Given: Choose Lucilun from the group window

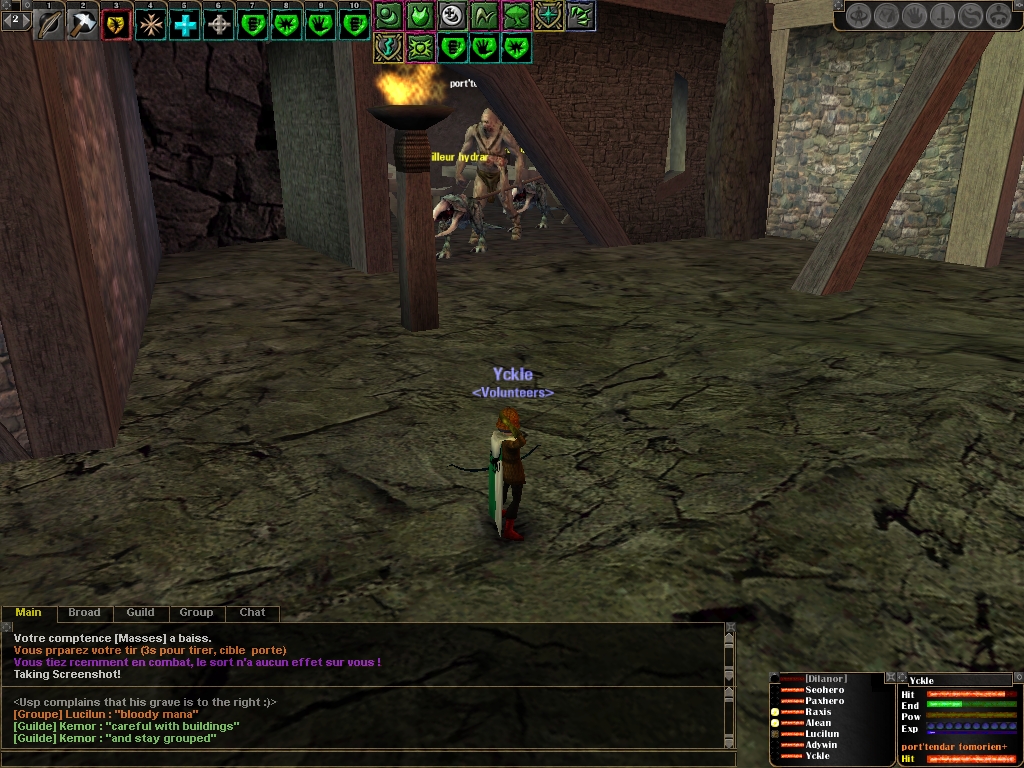Looking at the screenshot, I should [822, 734].
